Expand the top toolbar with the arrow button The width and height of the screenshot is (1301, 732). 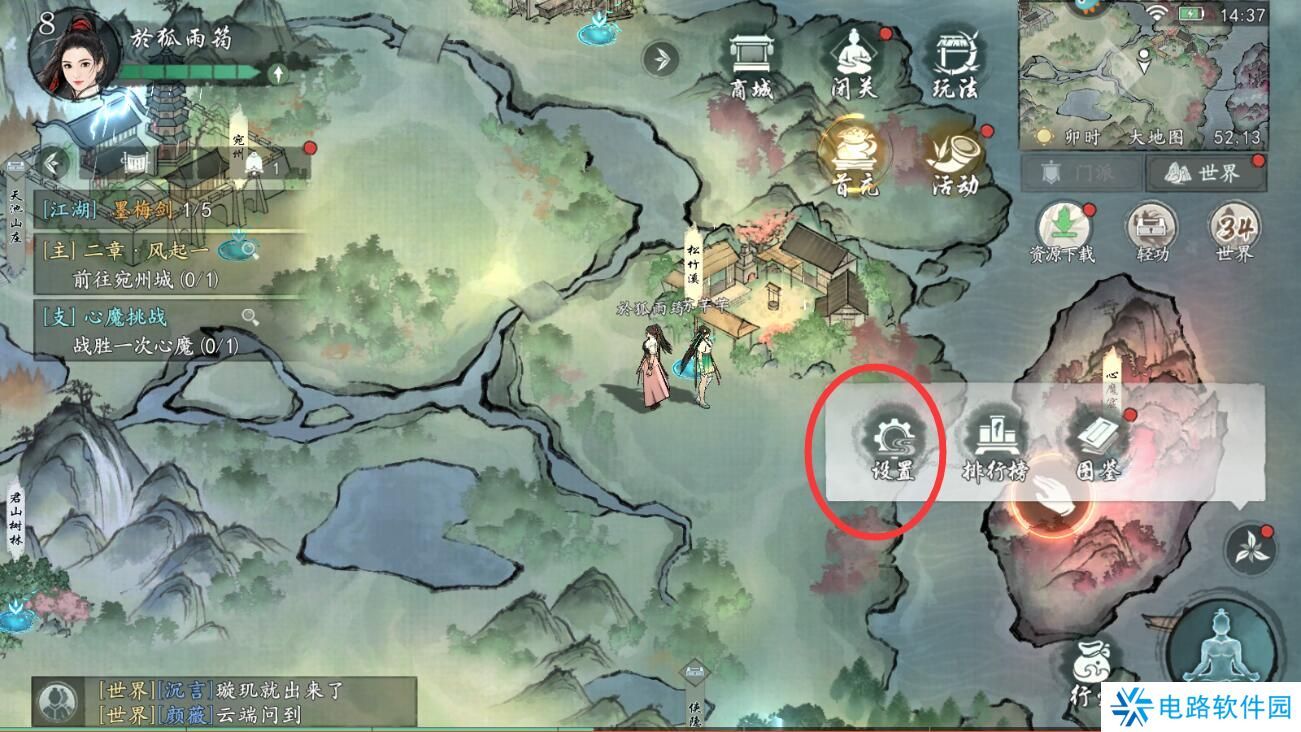tap(659, 58)
